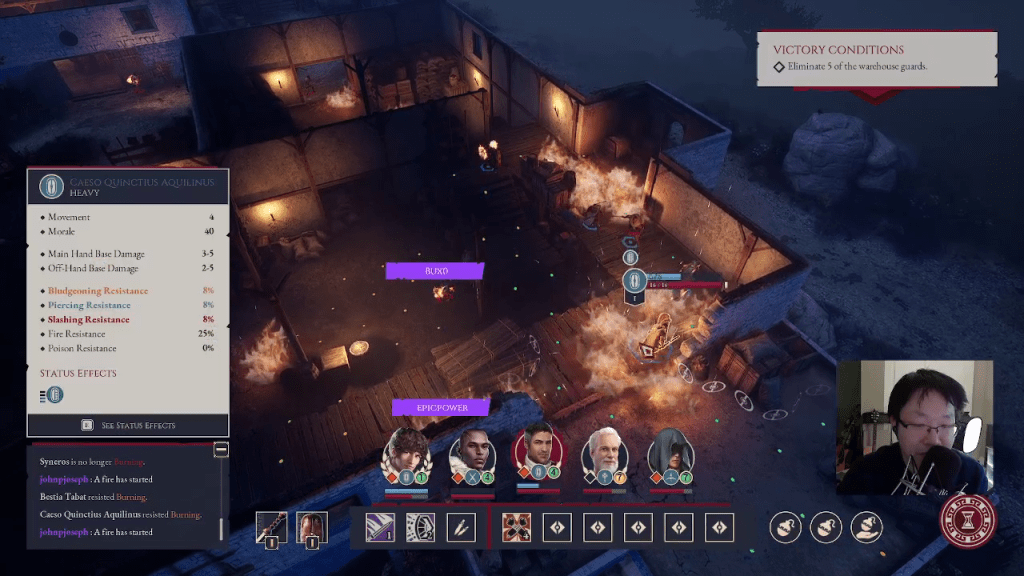
Task: Choose the red-ringed selected hero portrait
Action: 538,455
